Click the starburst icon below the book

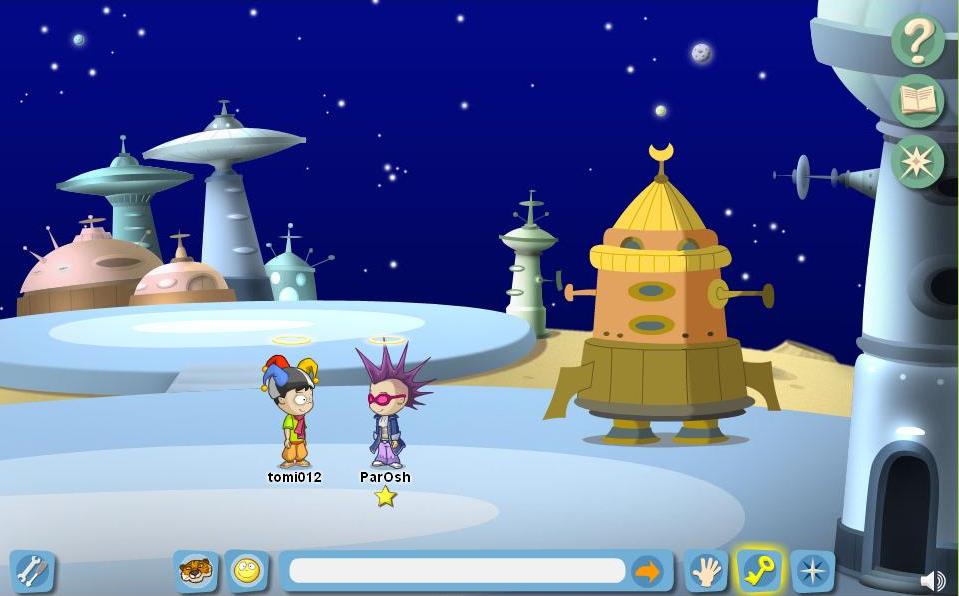[x=917, y=161]
